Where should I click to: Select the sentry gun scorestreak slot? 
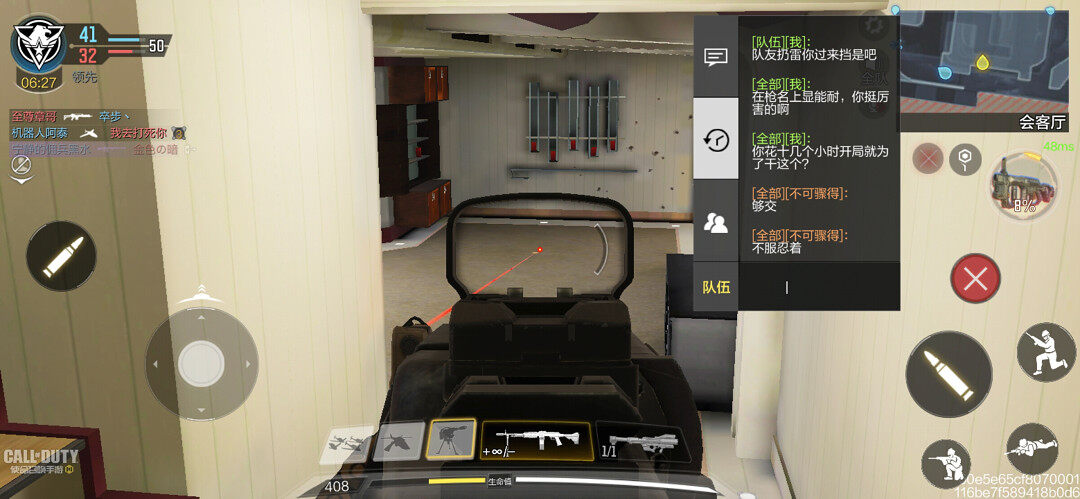(451, 439)
